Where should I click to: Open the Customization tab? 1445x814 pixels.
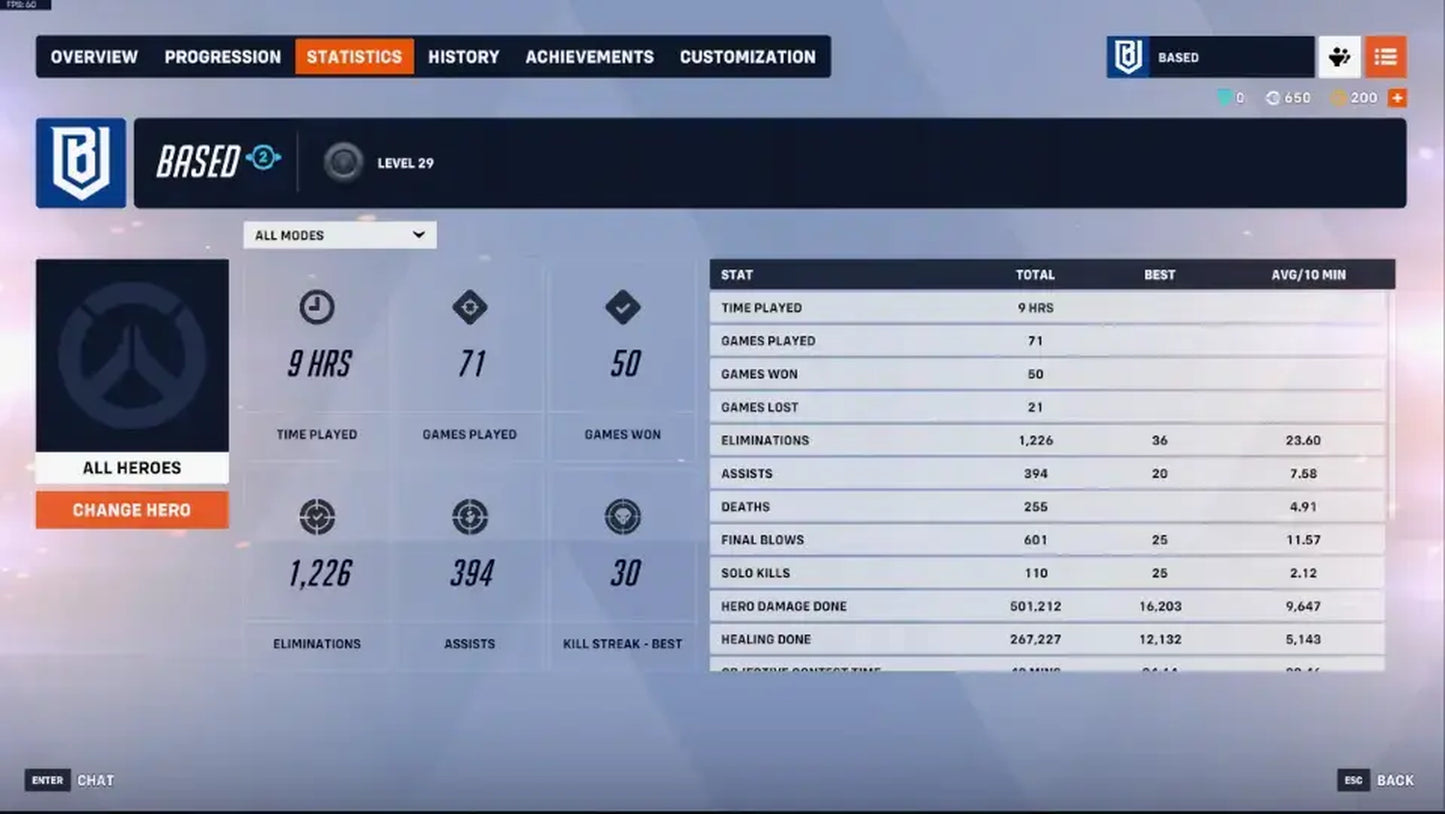[748, 57]
